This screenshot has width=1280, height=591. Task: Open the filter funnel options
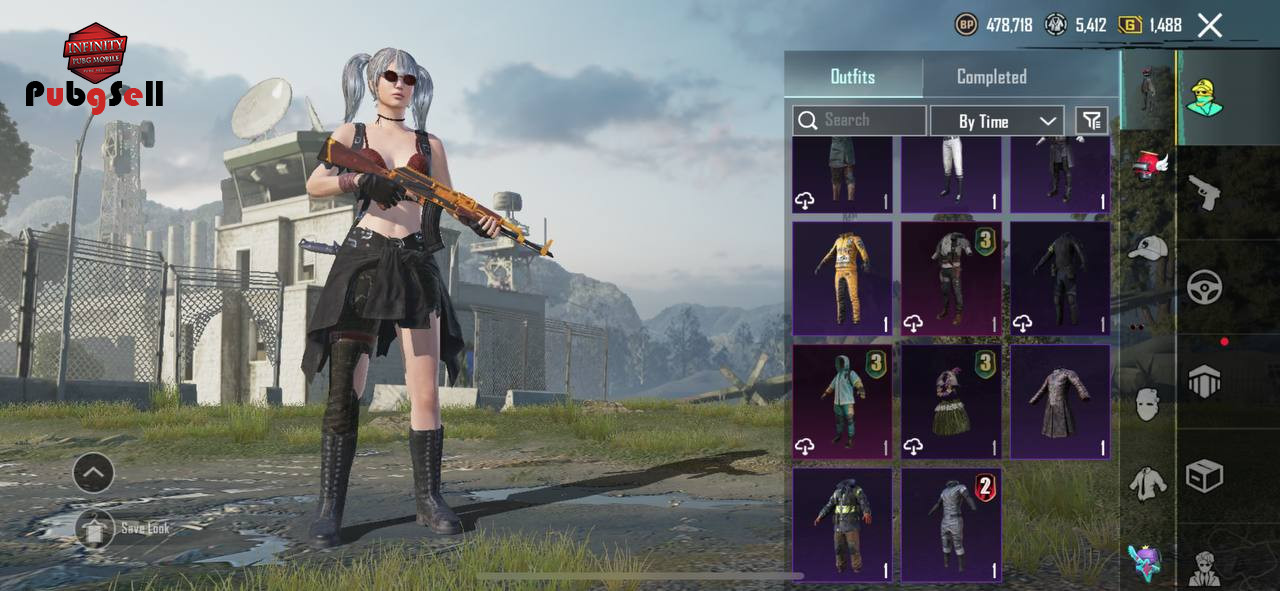(x=1091, y=121)
